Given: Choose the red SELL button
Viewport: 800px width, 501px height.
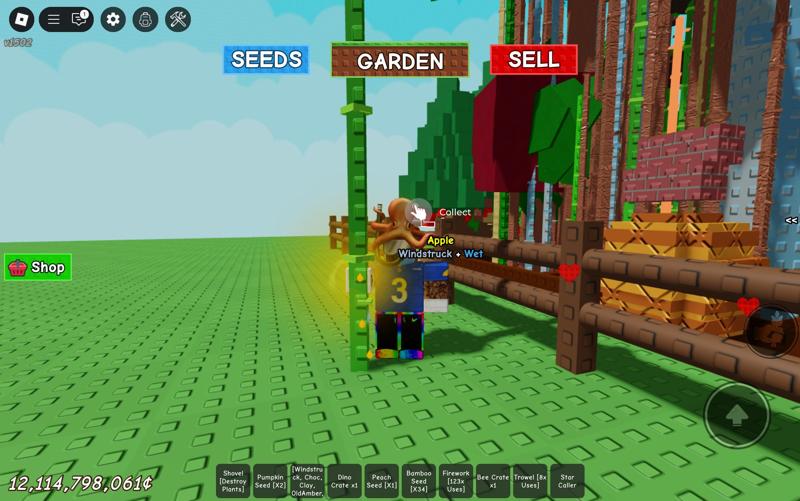Looking at the screenshot, I should pos(533,59).
